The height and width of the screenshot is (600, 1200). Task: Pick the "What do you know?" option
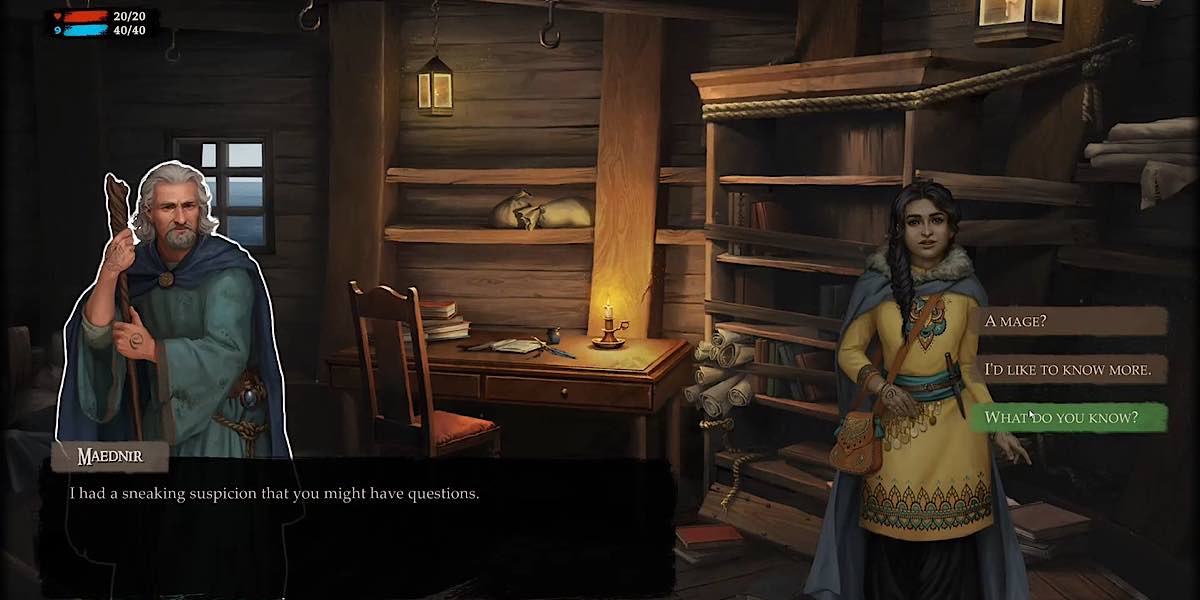click(x=1066, y=417)
